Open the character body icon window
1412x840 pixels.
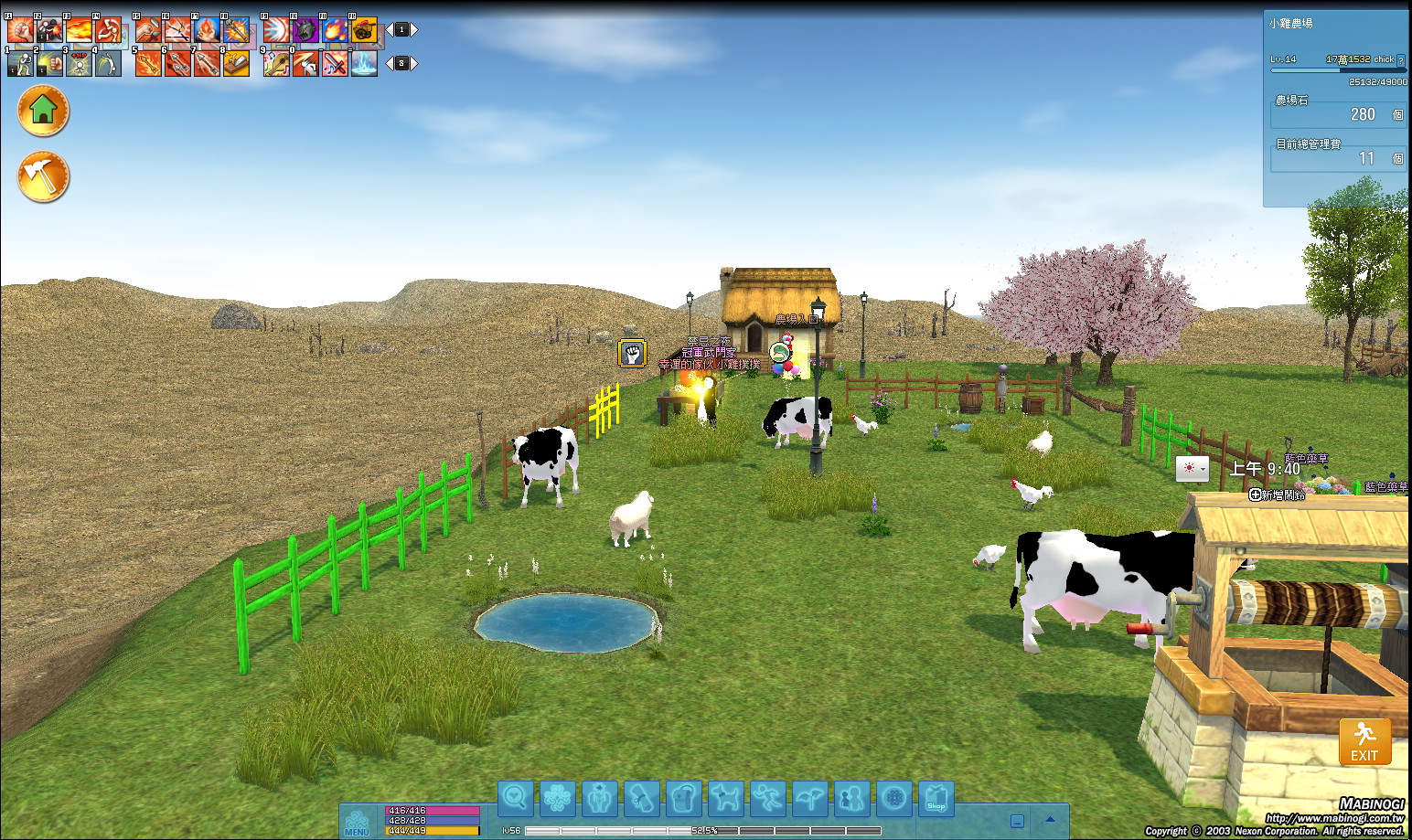tap(599, 799)
